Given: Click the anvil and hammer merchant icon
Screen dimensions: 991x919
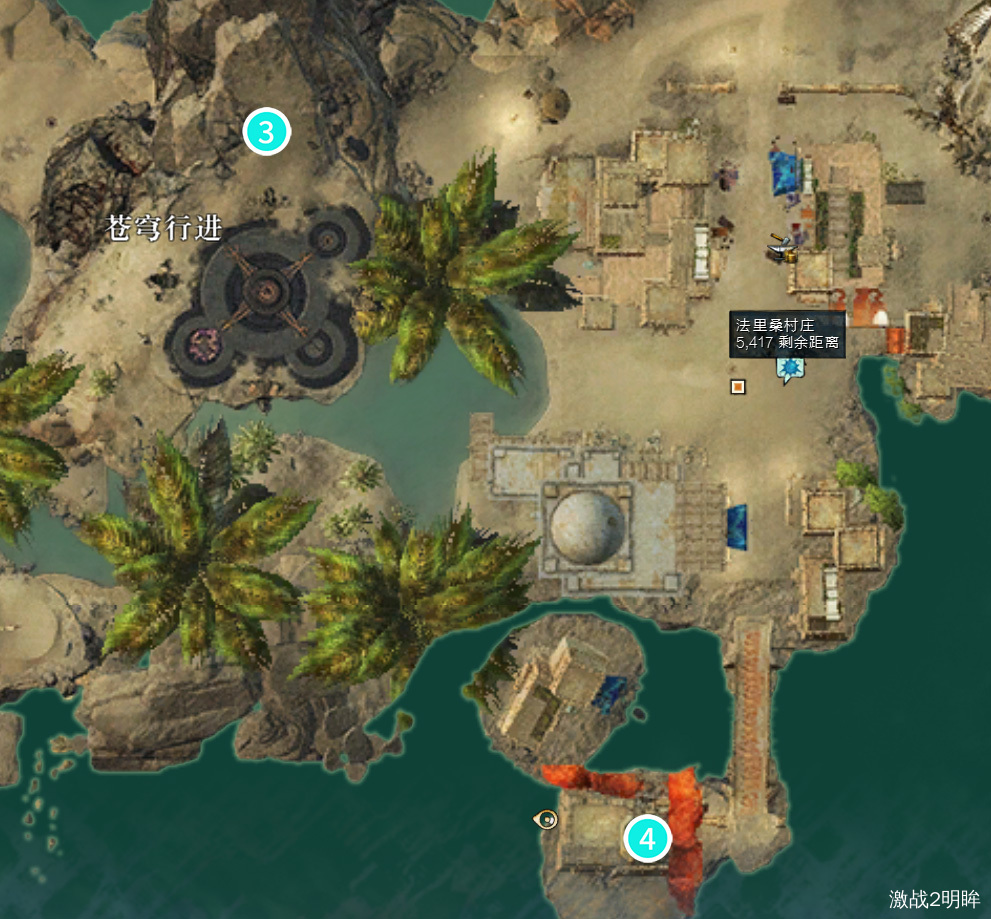Looking at the screenshot, I should [x=781, y=248].
